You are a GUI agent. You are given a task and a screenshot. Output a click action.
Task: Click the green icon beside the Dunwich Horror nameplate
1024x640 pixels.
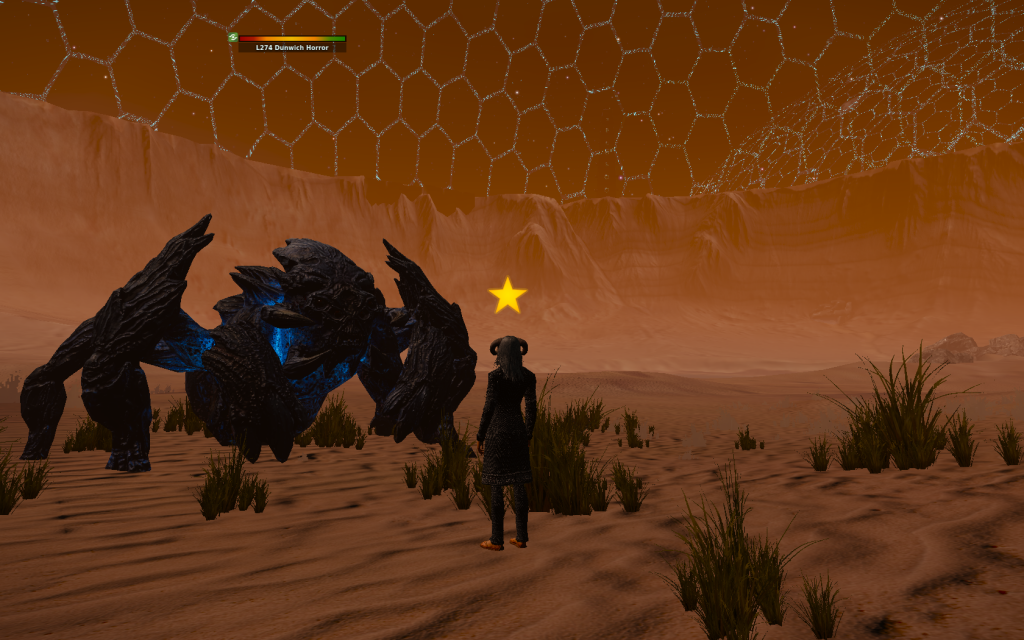click(x=233, y=38)
